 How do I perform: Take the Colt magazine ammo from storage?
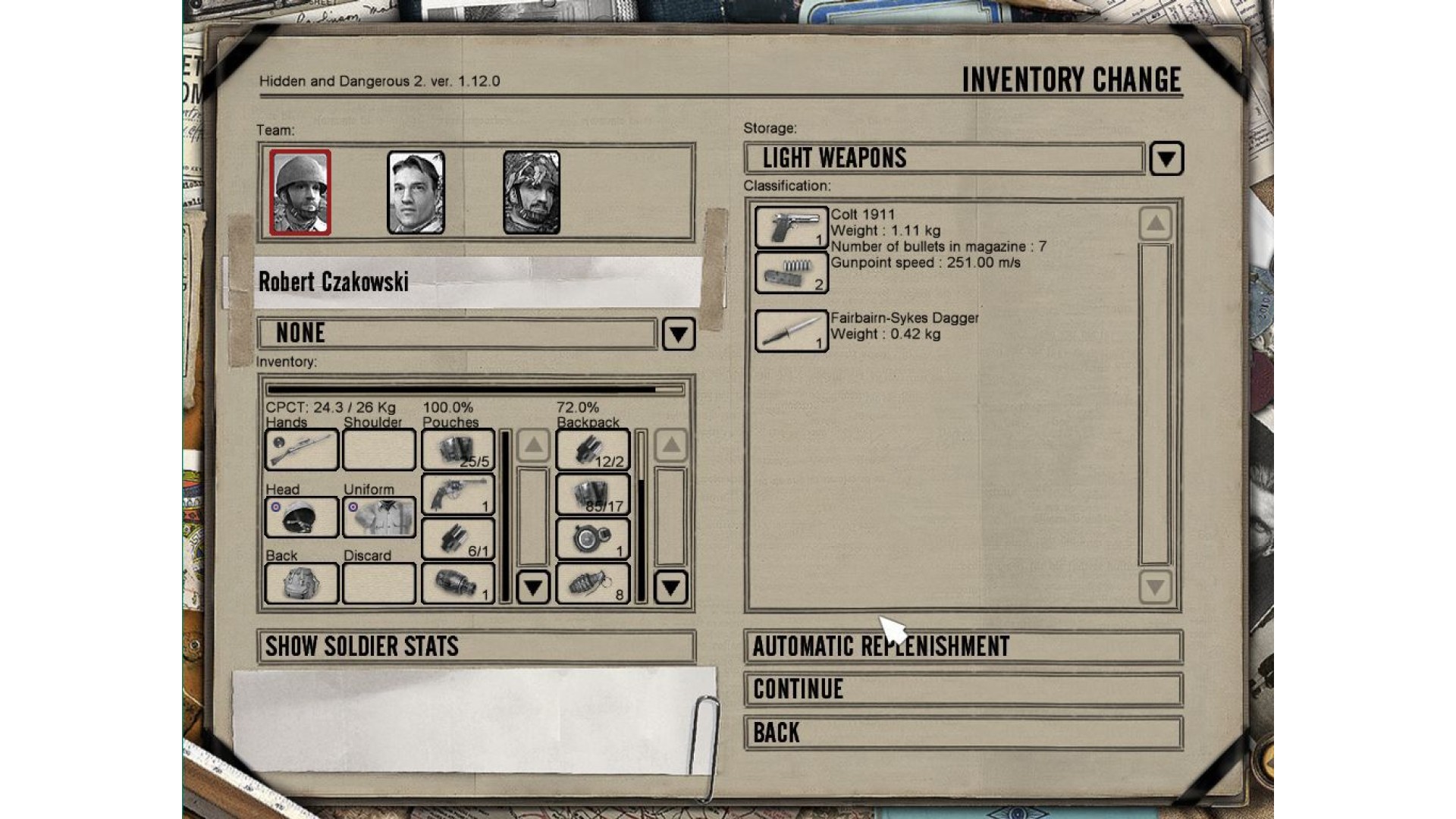coord(791,272)
